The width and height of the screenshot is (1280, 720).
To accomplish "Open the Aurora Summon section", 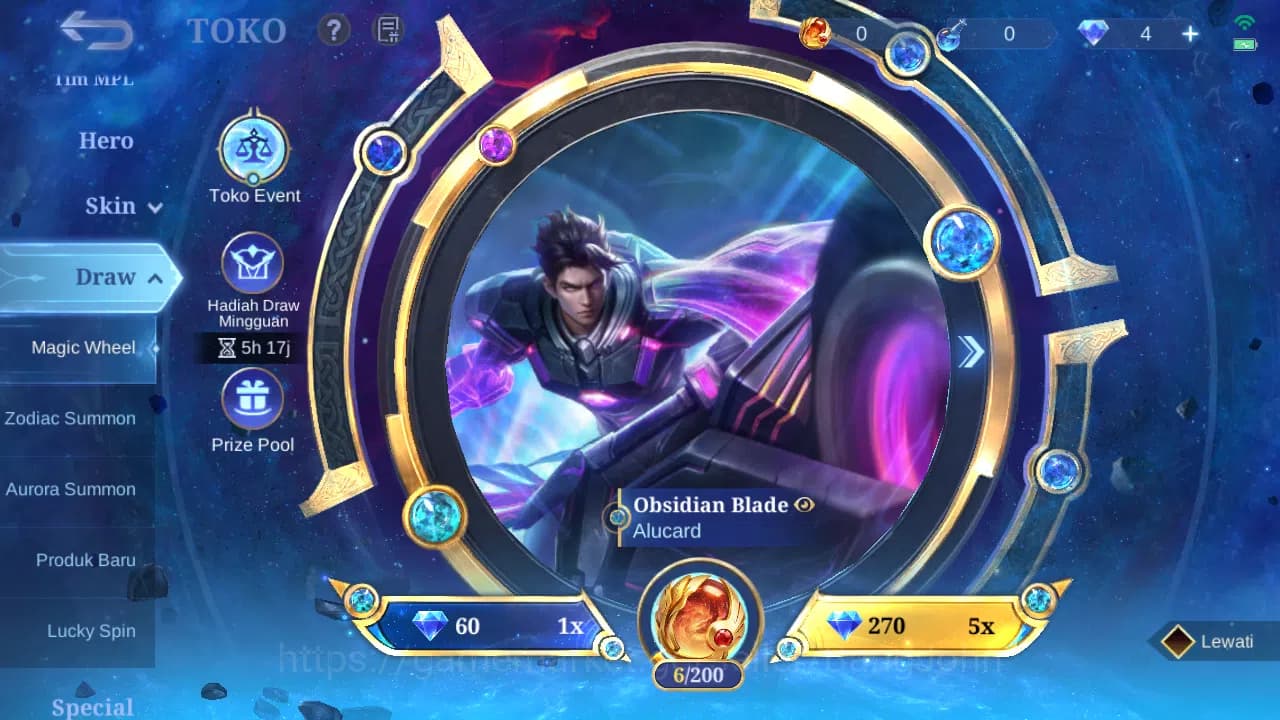I will [70, 489].
